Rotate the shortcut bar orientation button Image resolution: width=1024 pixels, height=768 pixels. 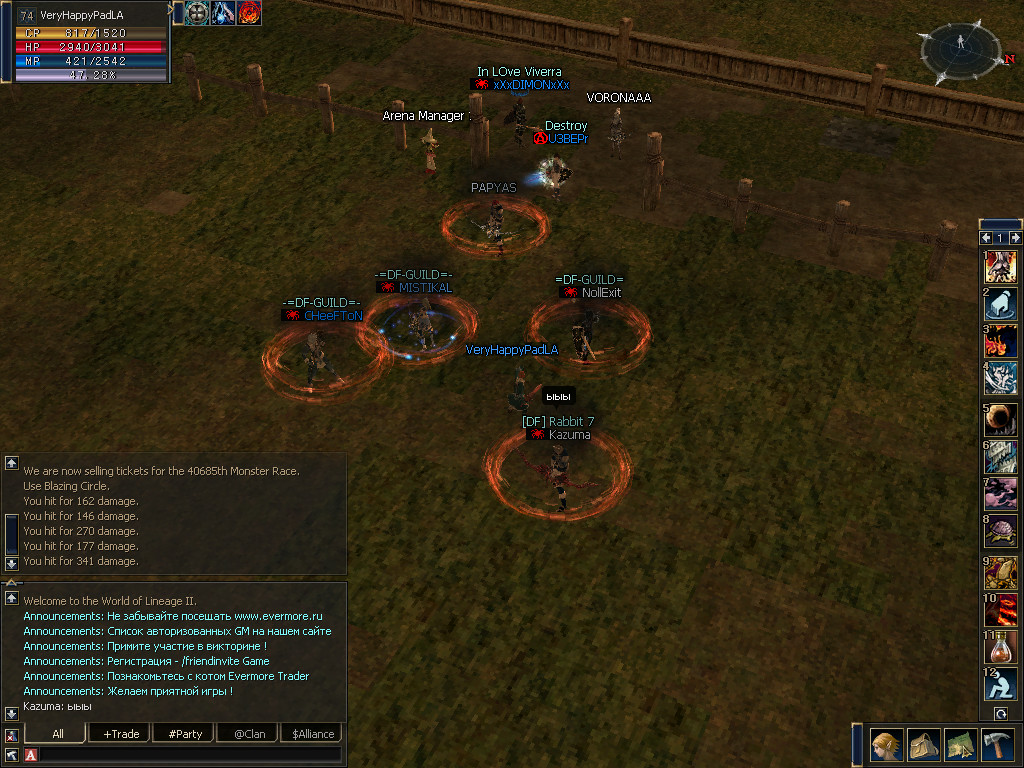pyautogui.click(x=1001, y=714)
